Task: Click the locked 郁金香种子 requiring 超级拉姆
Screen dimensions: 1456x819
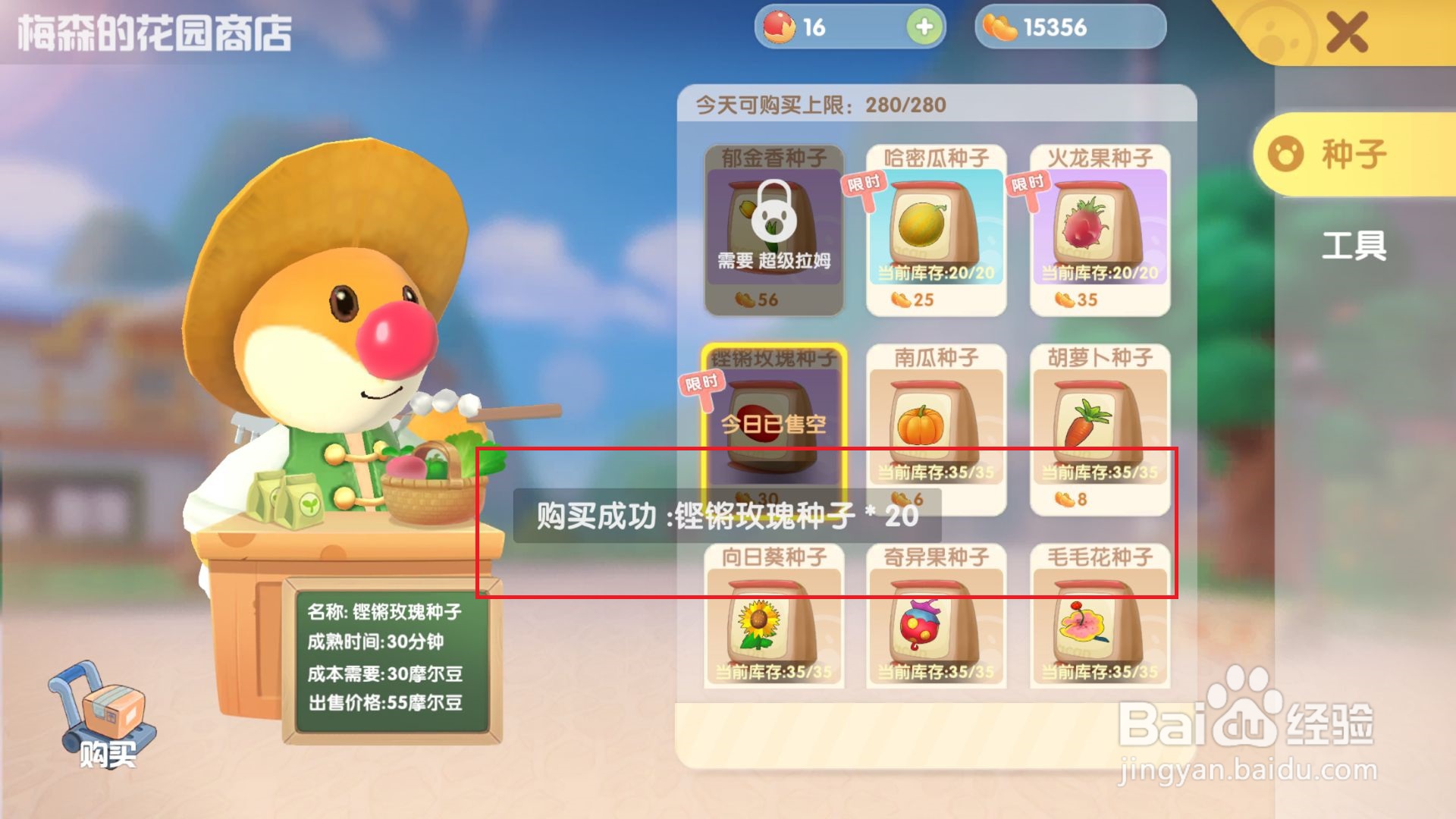Action: [x=773, y=227]
